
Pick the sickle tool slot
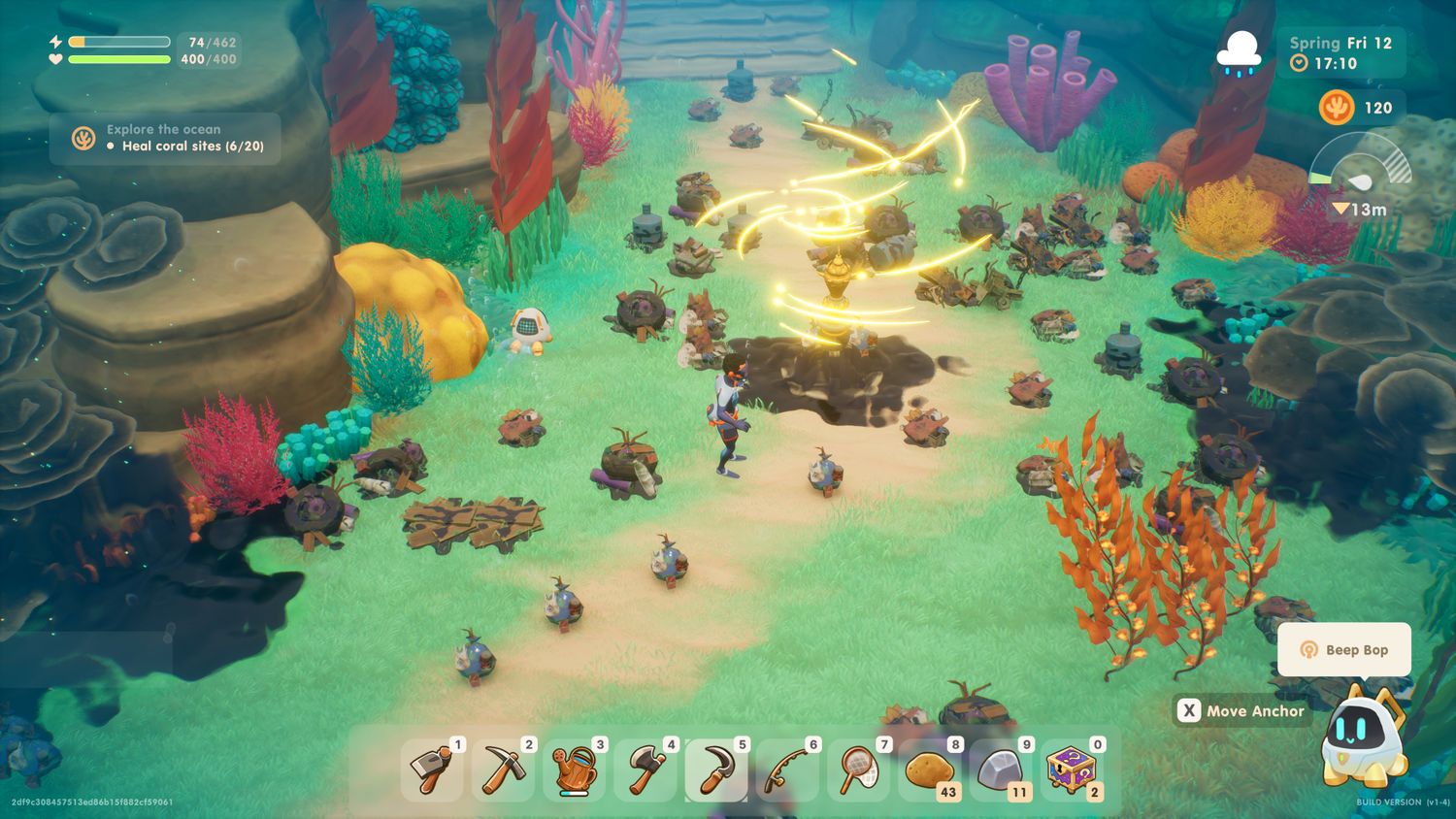716,770
